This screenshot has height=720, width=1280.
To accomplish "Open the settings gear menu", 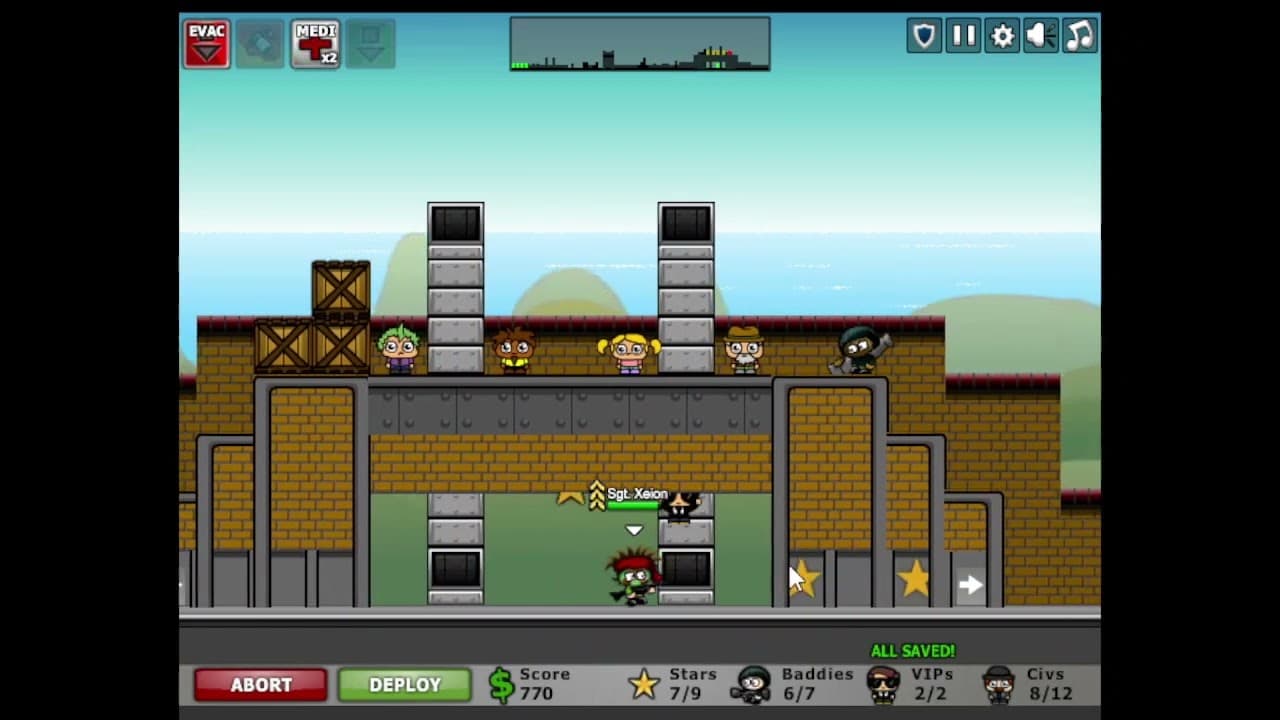I will point(1001,35).
